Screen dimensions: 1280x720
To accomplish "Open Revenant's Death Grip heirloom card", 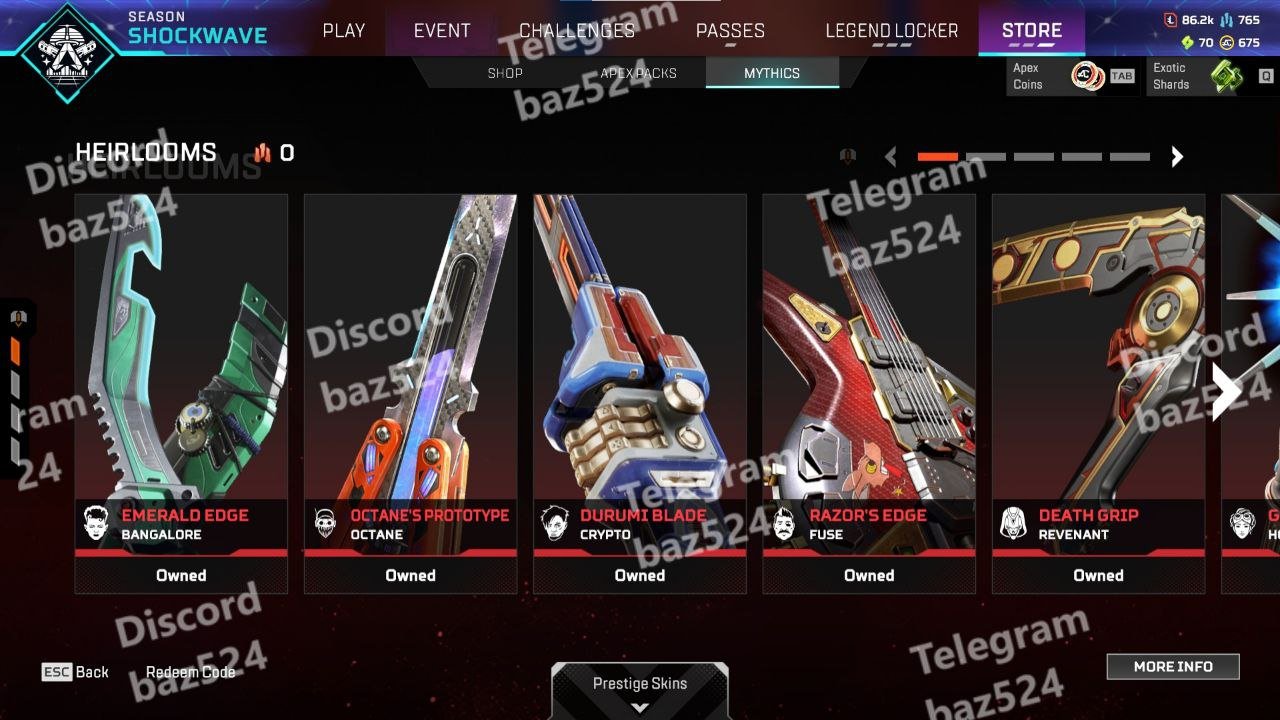I will pyautogui.click(x=1098, y=393).
